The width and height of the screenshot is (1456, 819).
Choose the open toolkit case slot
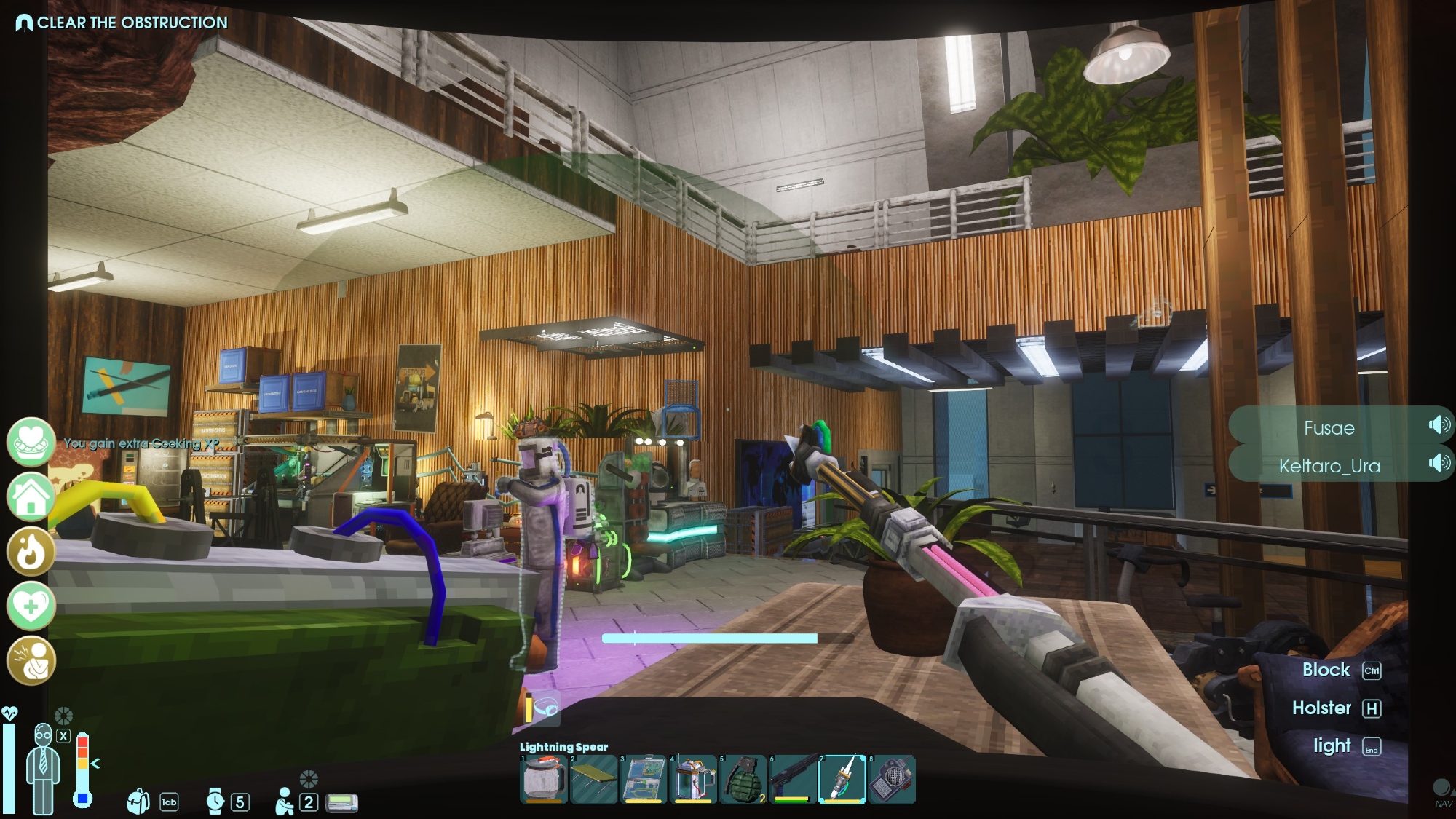pyautogui.click(x=644, y=779)
